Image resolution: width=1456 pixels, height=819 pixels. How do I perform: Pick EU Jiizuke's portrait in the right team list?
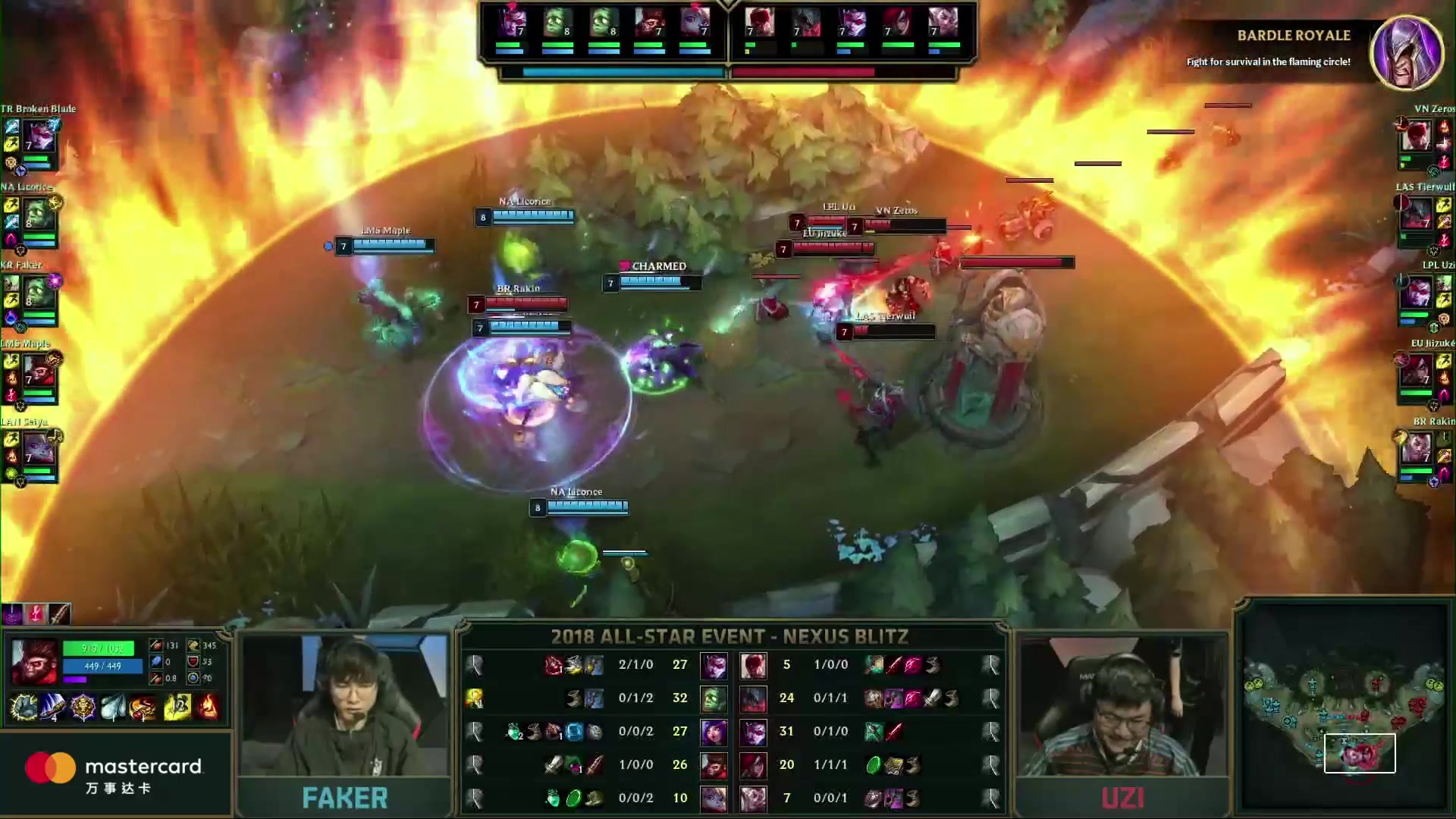point(1417,372)
